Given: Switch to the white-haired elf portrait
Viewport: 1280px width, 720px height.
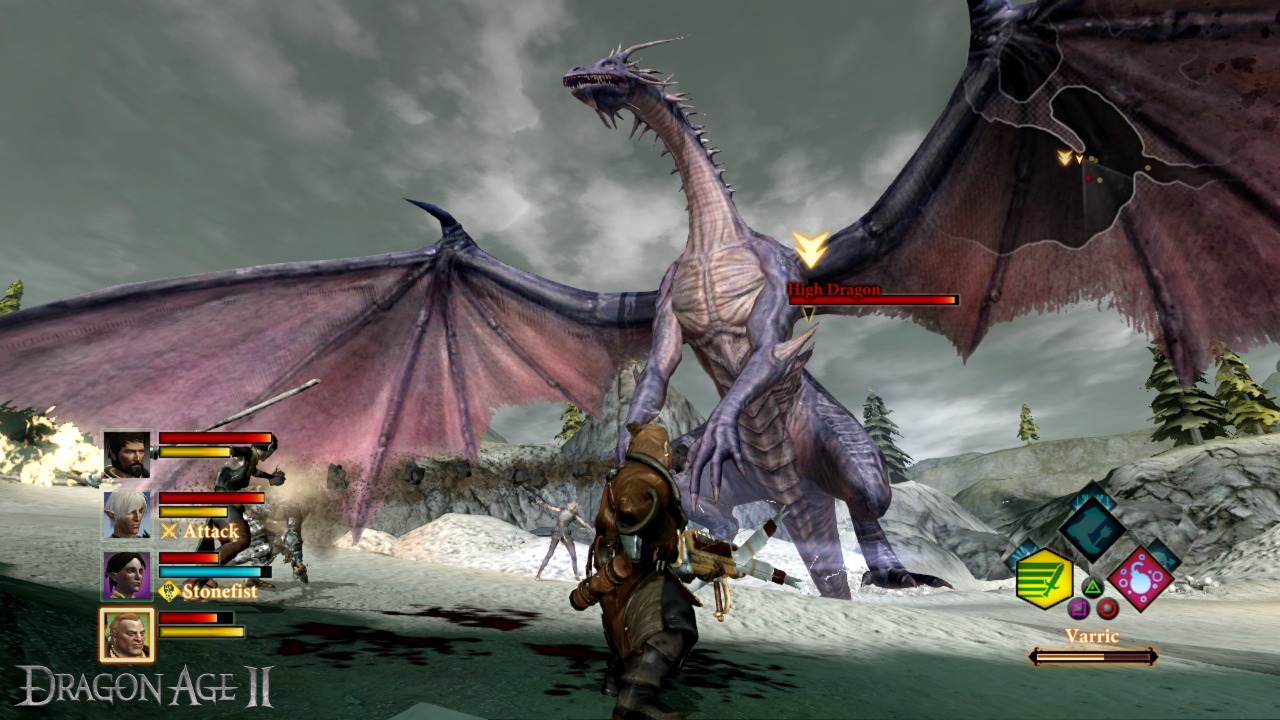Looking at the screenshot, I should [127, 515].
